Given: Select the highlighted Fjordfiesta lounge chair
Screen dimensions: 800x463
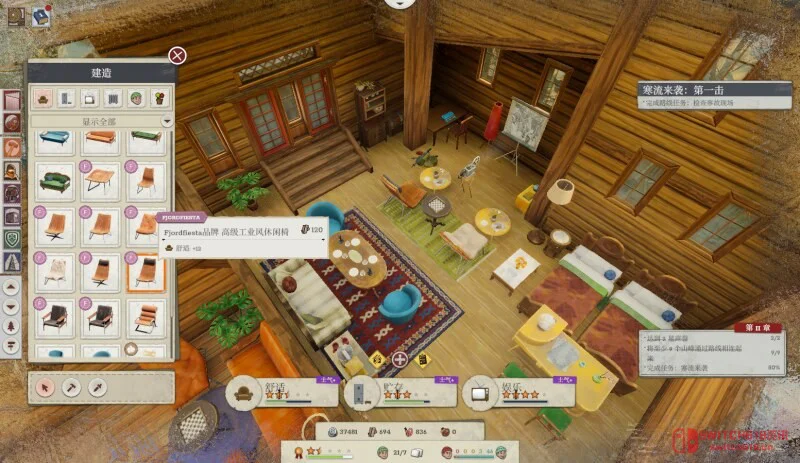Looking at the screenshot, I should (x=146, y=270).
